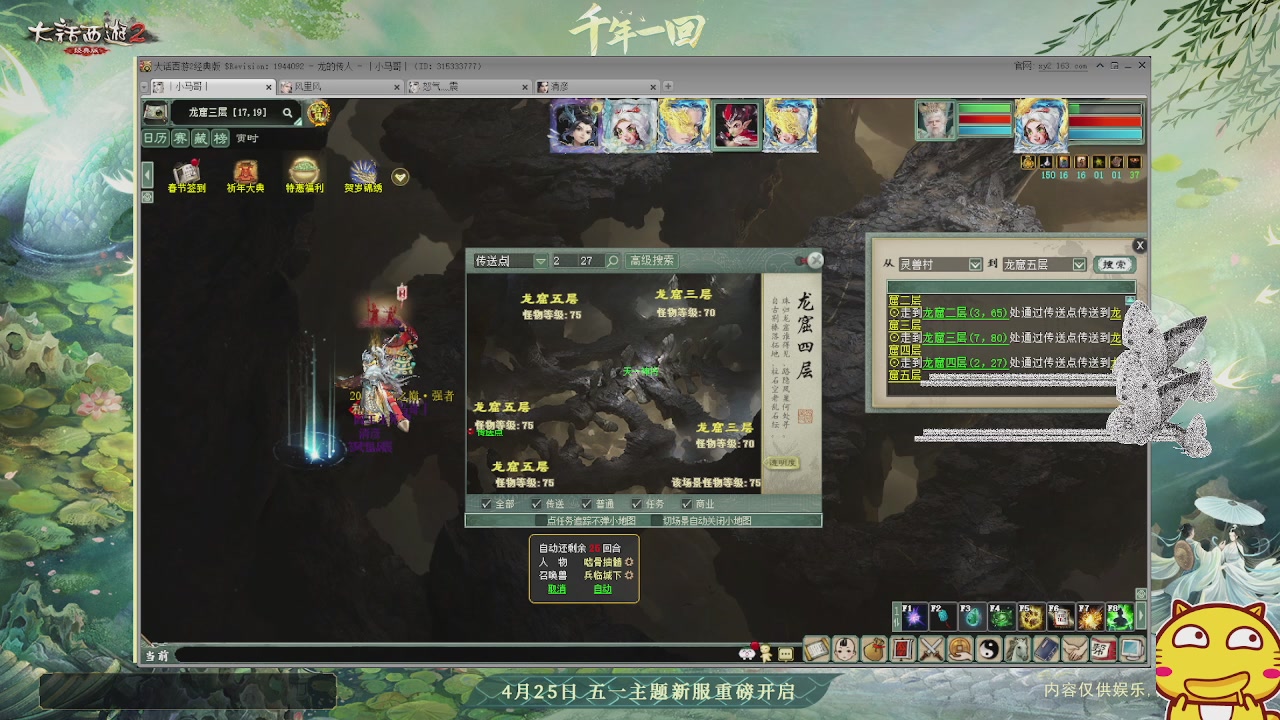Select the crossed swords PK icon
The height and width of the screenshot is (720, 1280).
(931, 649)
